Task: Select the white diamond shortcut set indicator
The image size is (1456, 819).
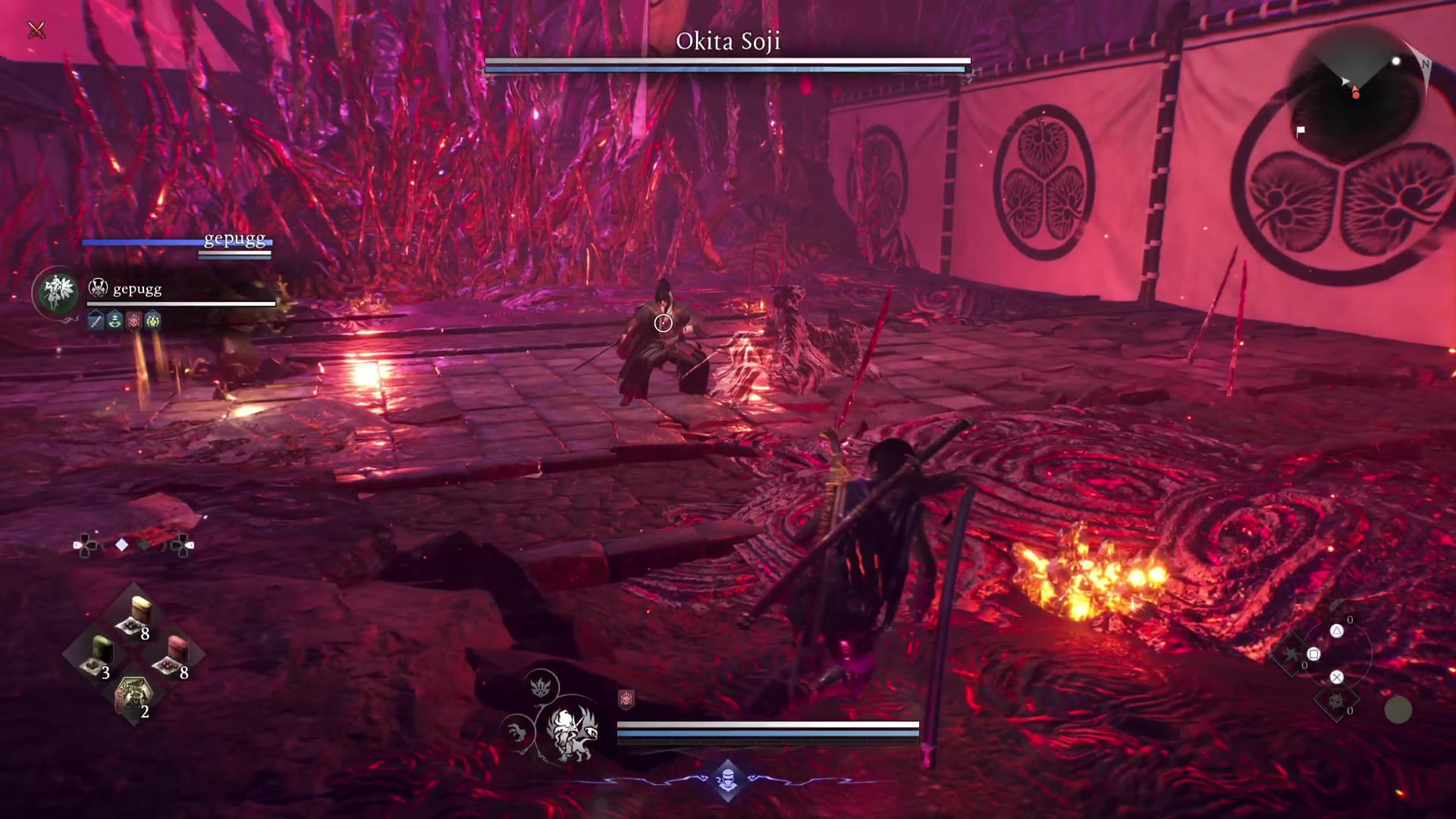Action: click(x=121, y=544)
